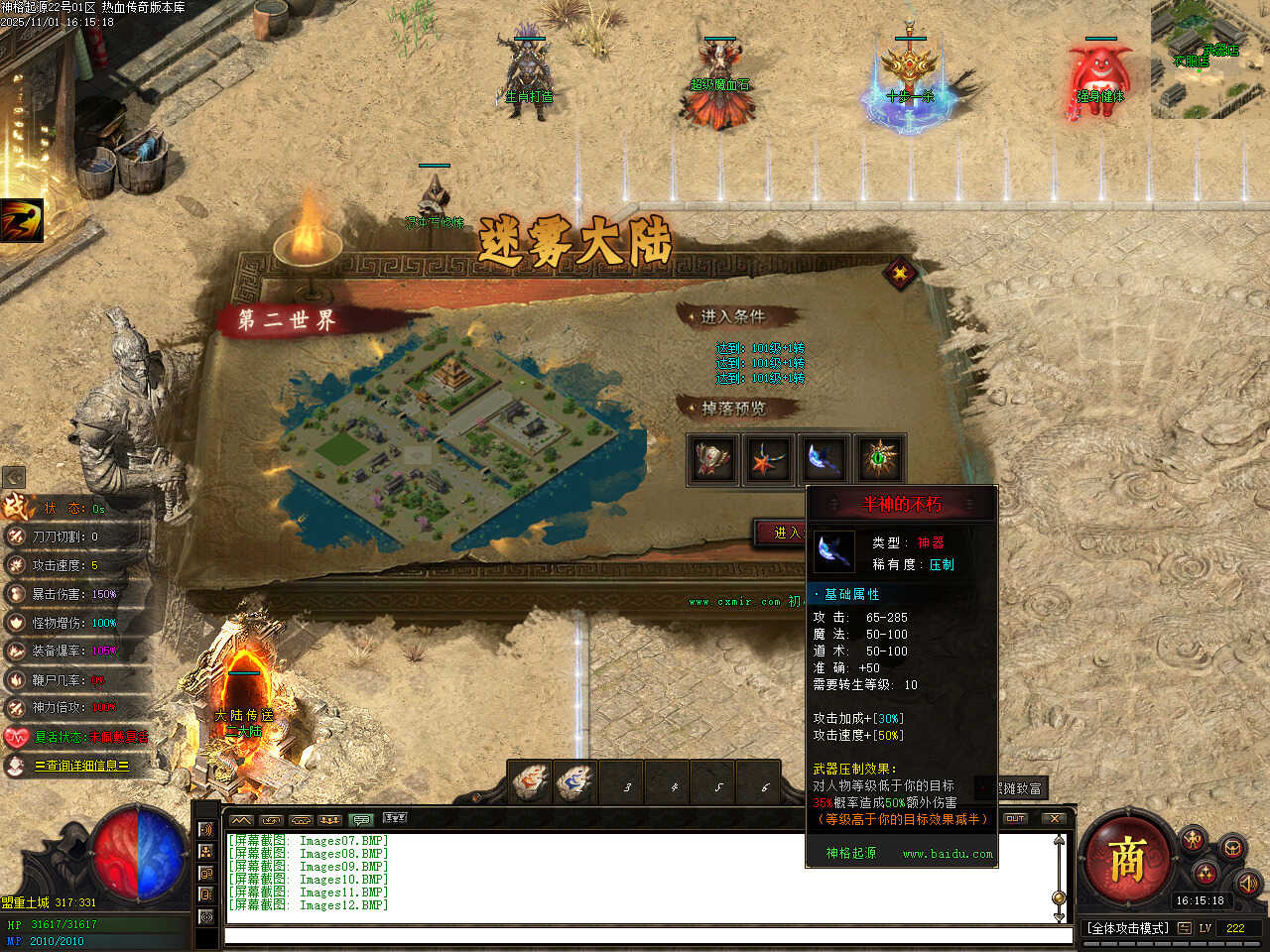Click the 战 battle status icon

[x=17, y=507]
